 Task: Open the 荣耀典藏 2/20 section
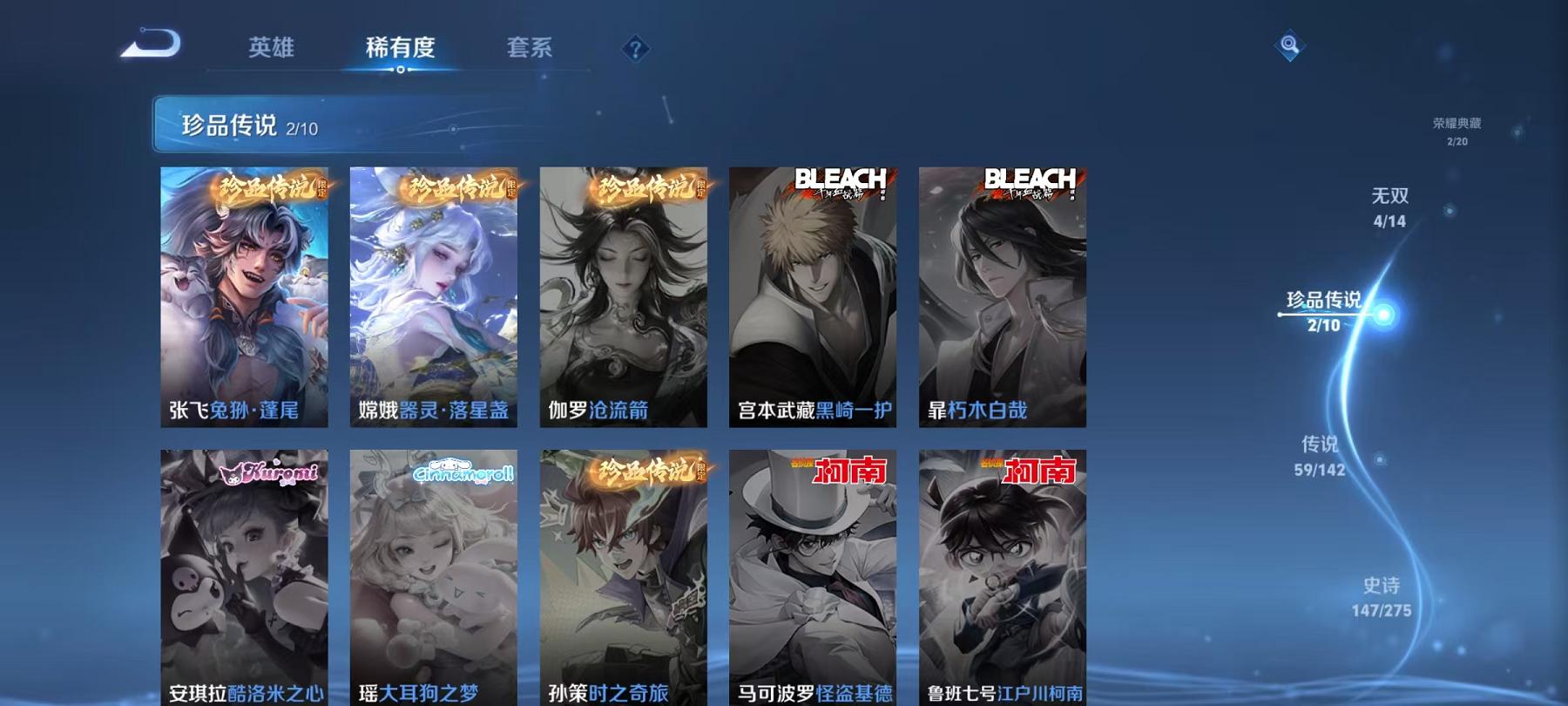coord(1456,132)
